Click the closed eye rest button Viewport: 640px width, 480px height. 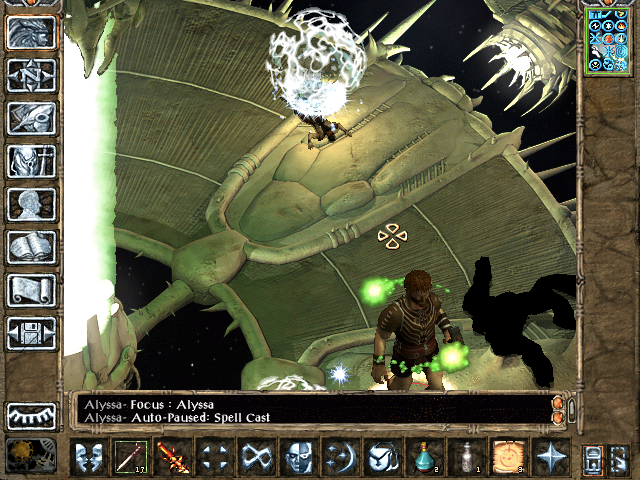click(31, 415)
